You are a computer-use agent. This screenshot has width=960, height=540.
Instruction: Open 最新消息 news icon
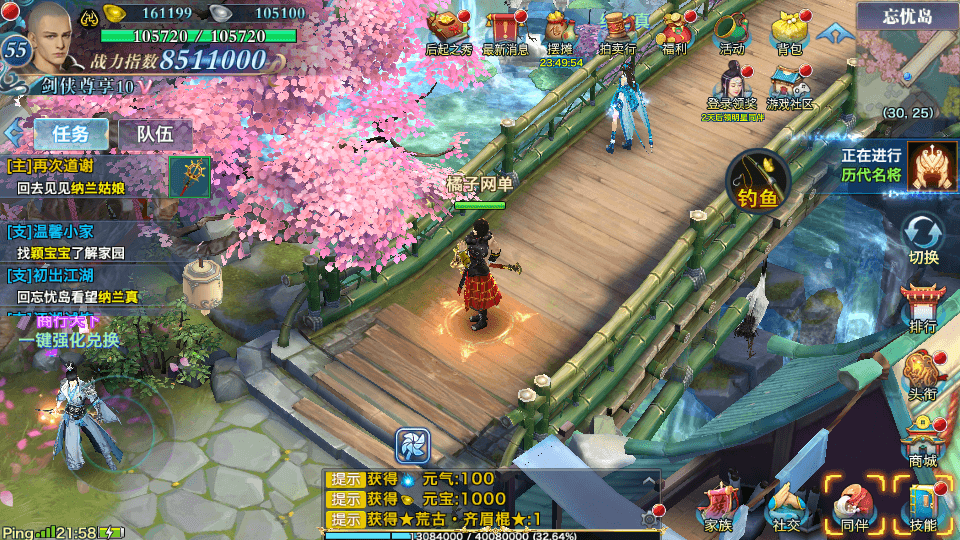[x=506, y=31]
